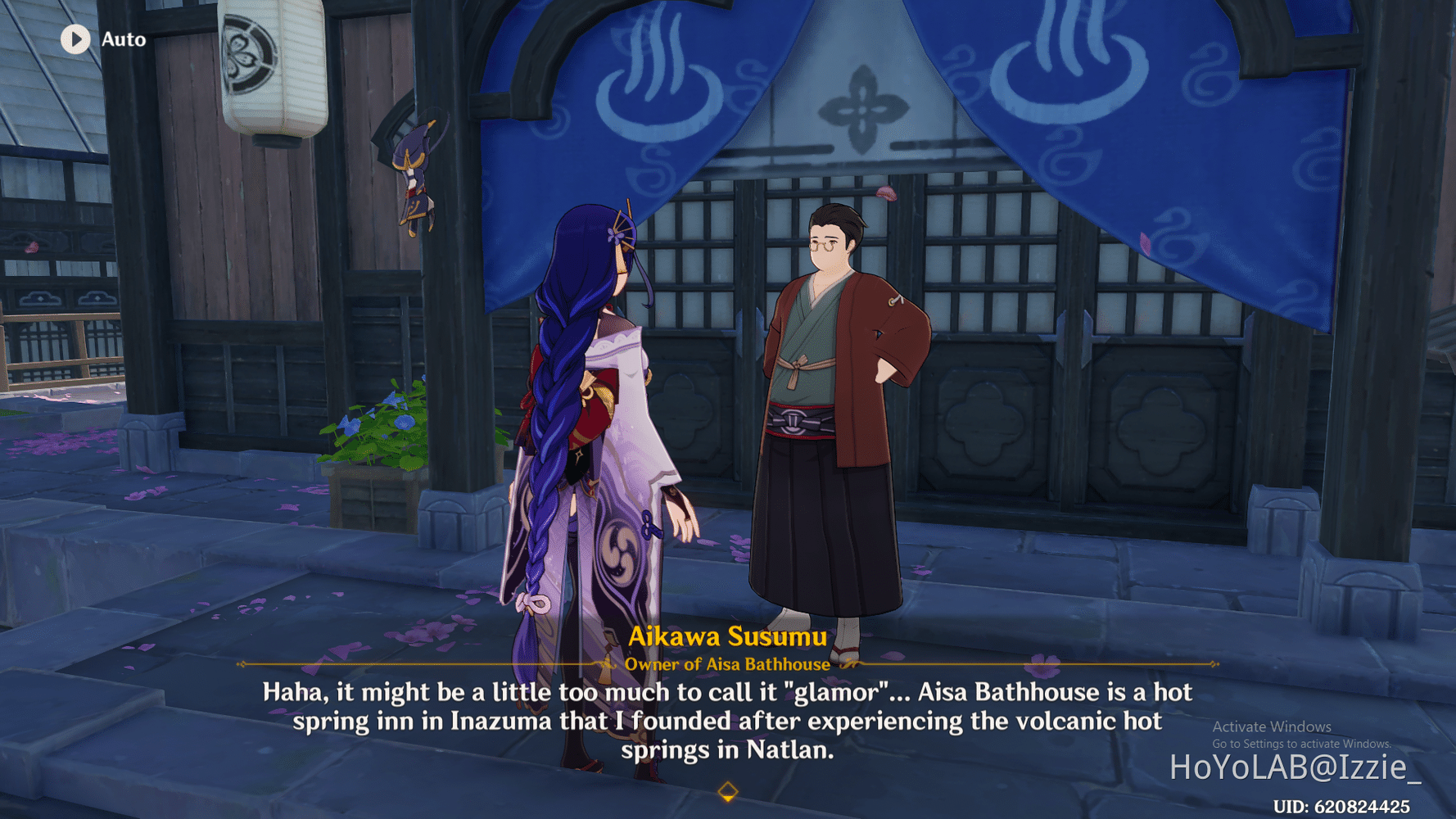The width and height of the screenshot is (1456, 819).
Task: Select the name Aikawa Susumu
Action: [728, 634]
